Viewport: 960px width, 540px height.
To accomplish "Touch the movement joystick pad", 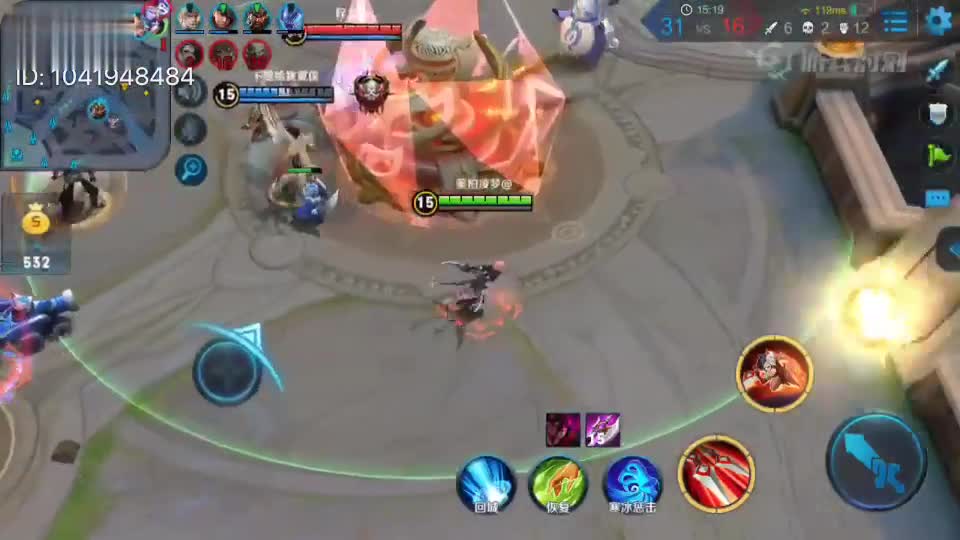I will pos(228,371).
